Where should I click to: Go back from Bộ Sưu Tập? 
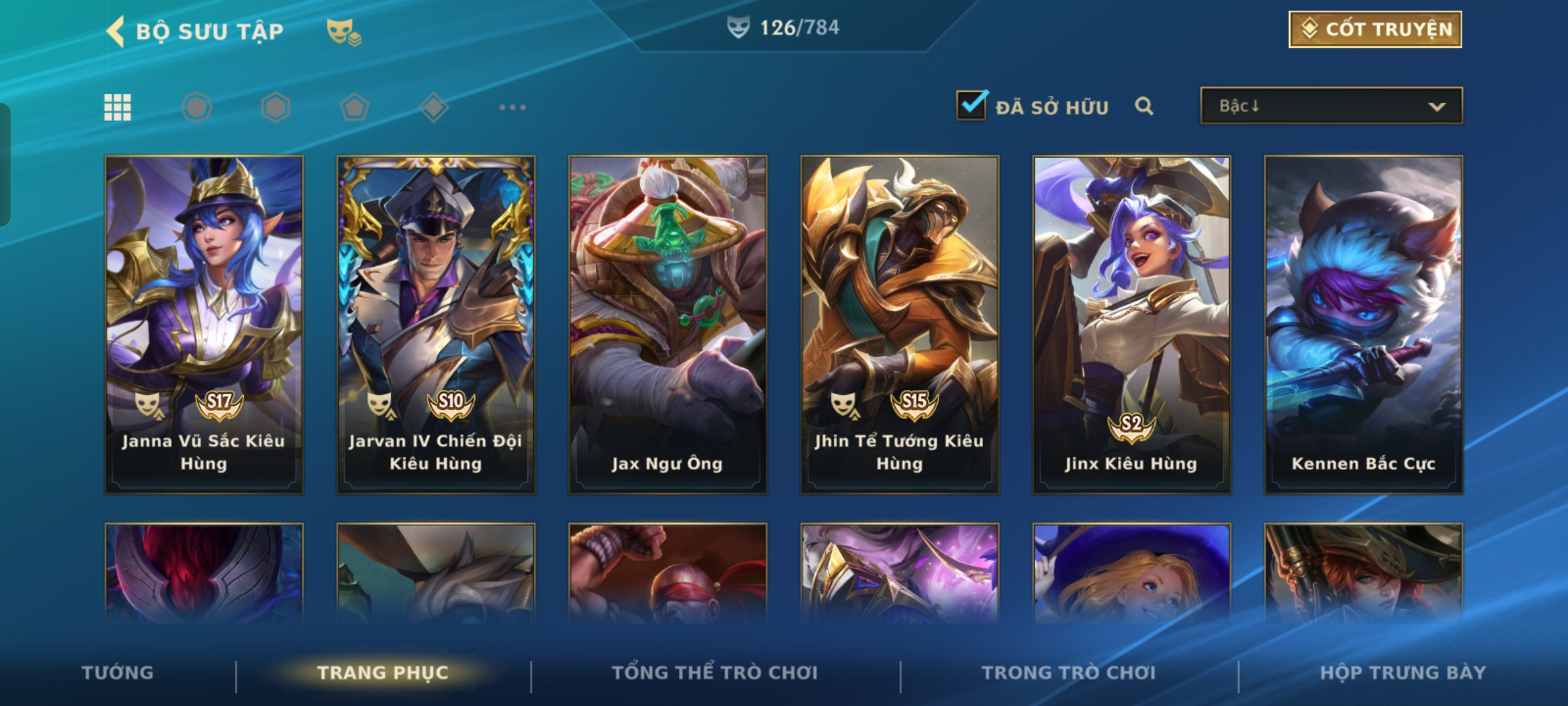click(116, 31)
